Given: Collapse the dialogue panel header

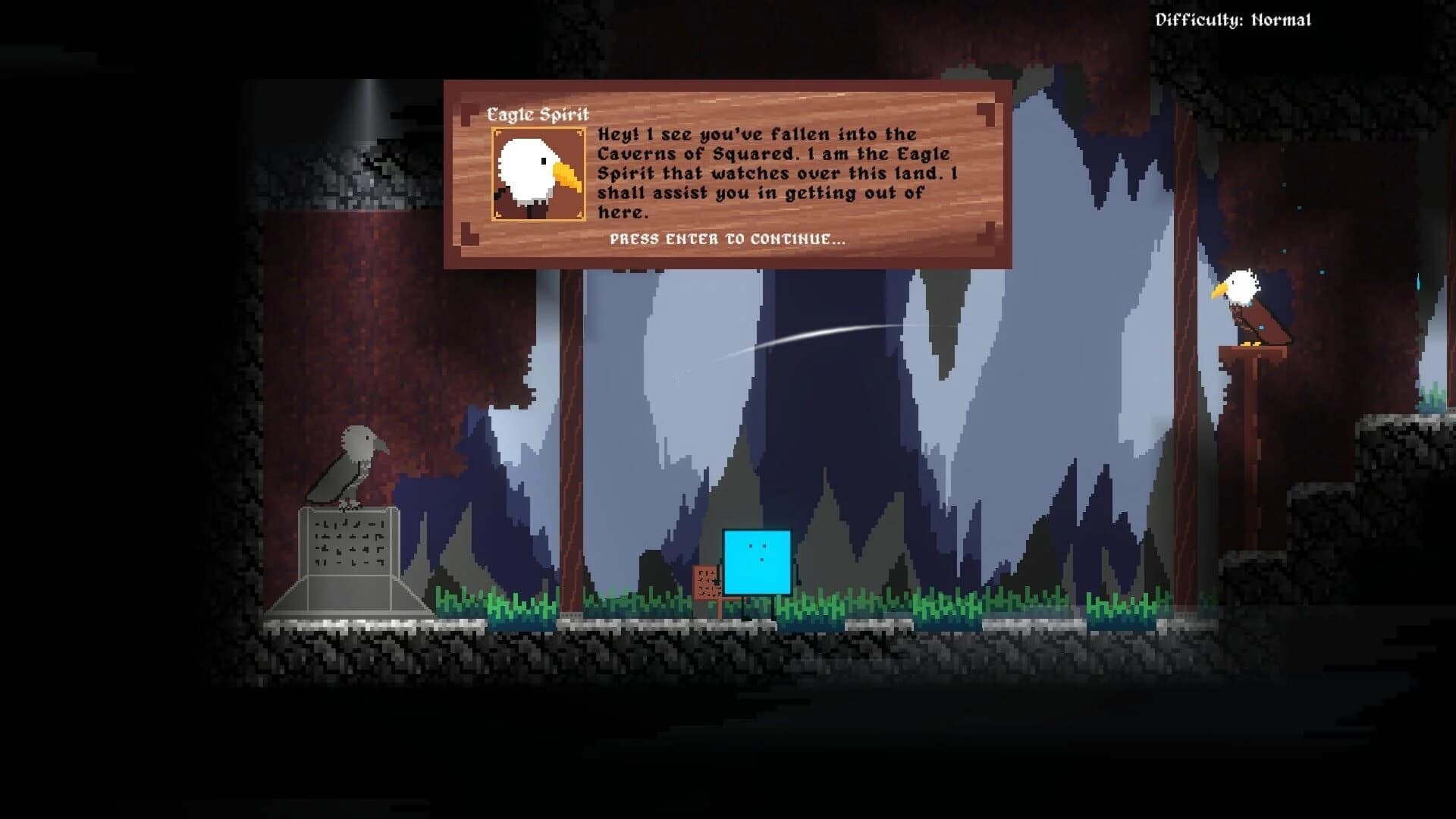Looking at the screenshot, I should click(540, 114).
